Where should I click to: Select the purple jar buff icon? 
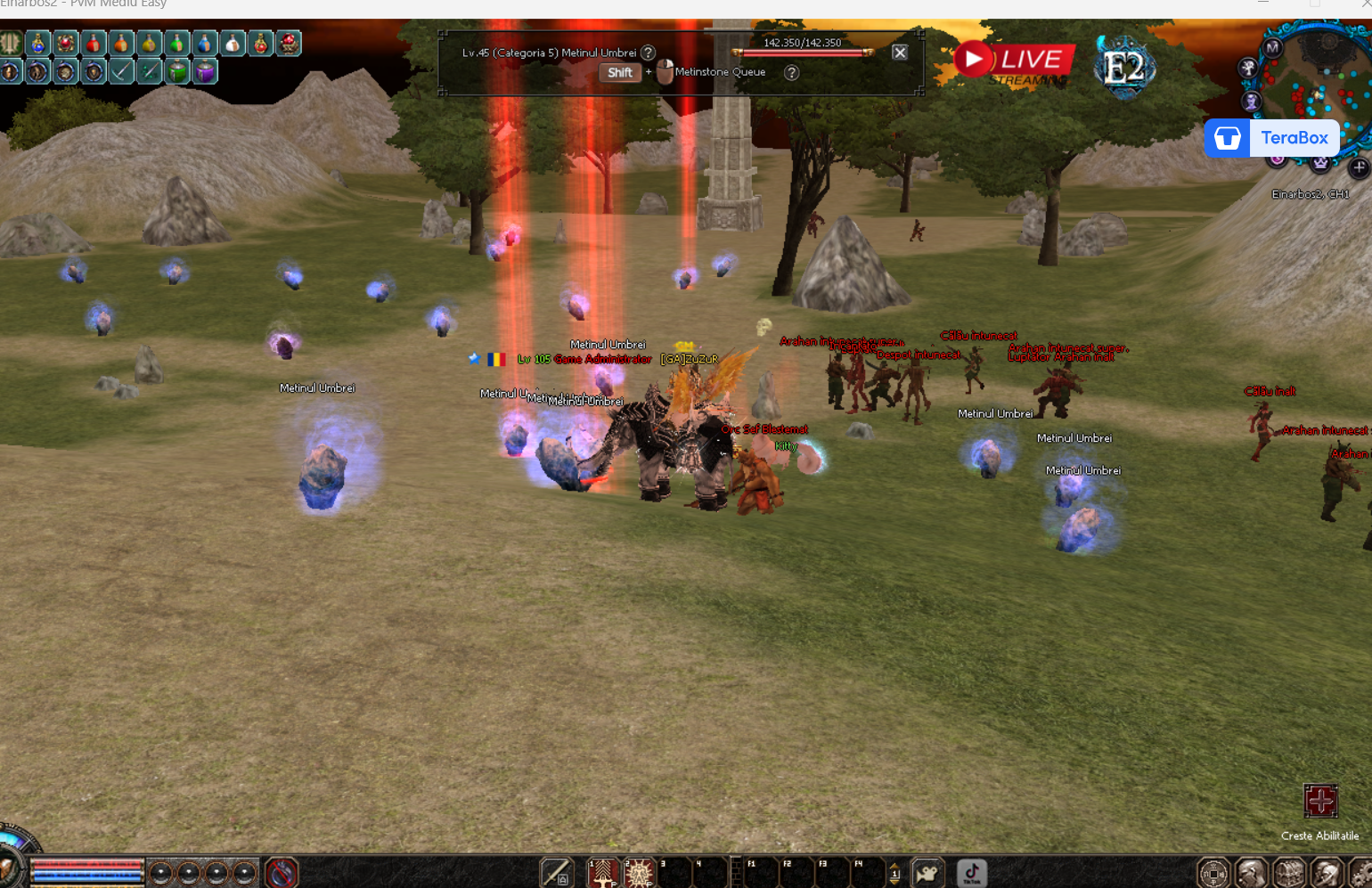[x=205, y=71]
